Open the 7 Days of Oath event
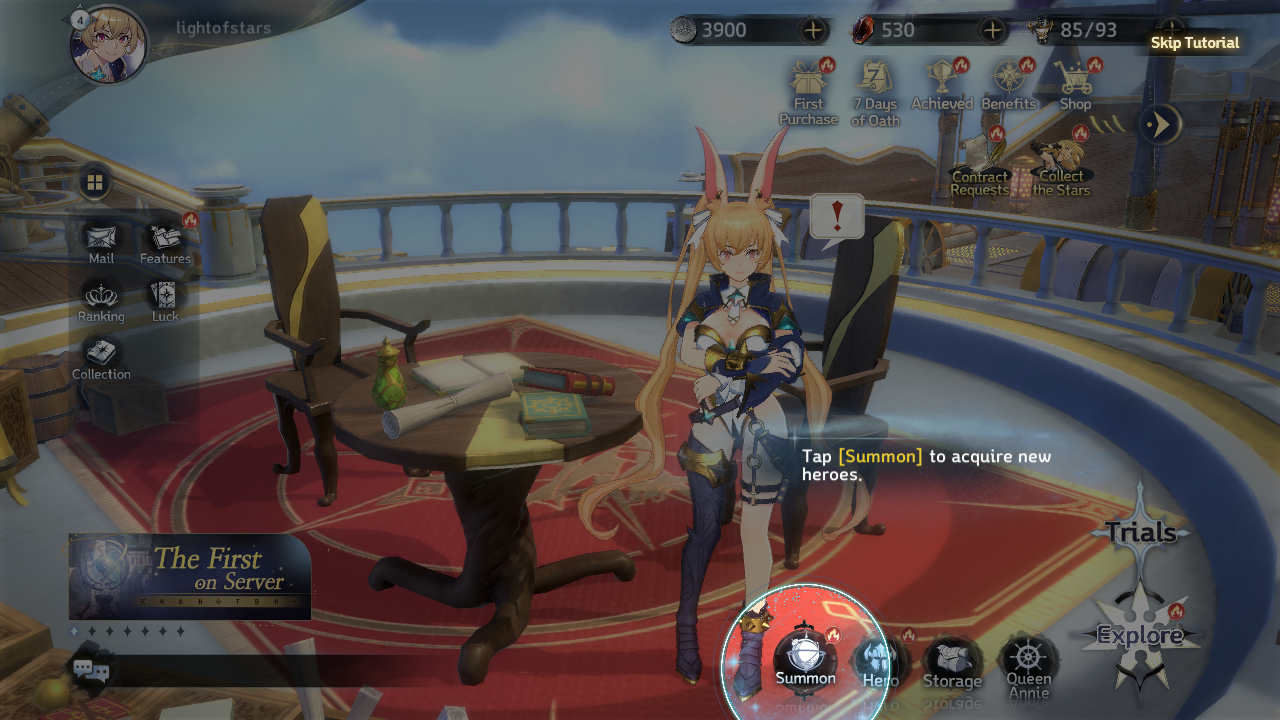This screenshot has height=720, width=1280. 876,91
